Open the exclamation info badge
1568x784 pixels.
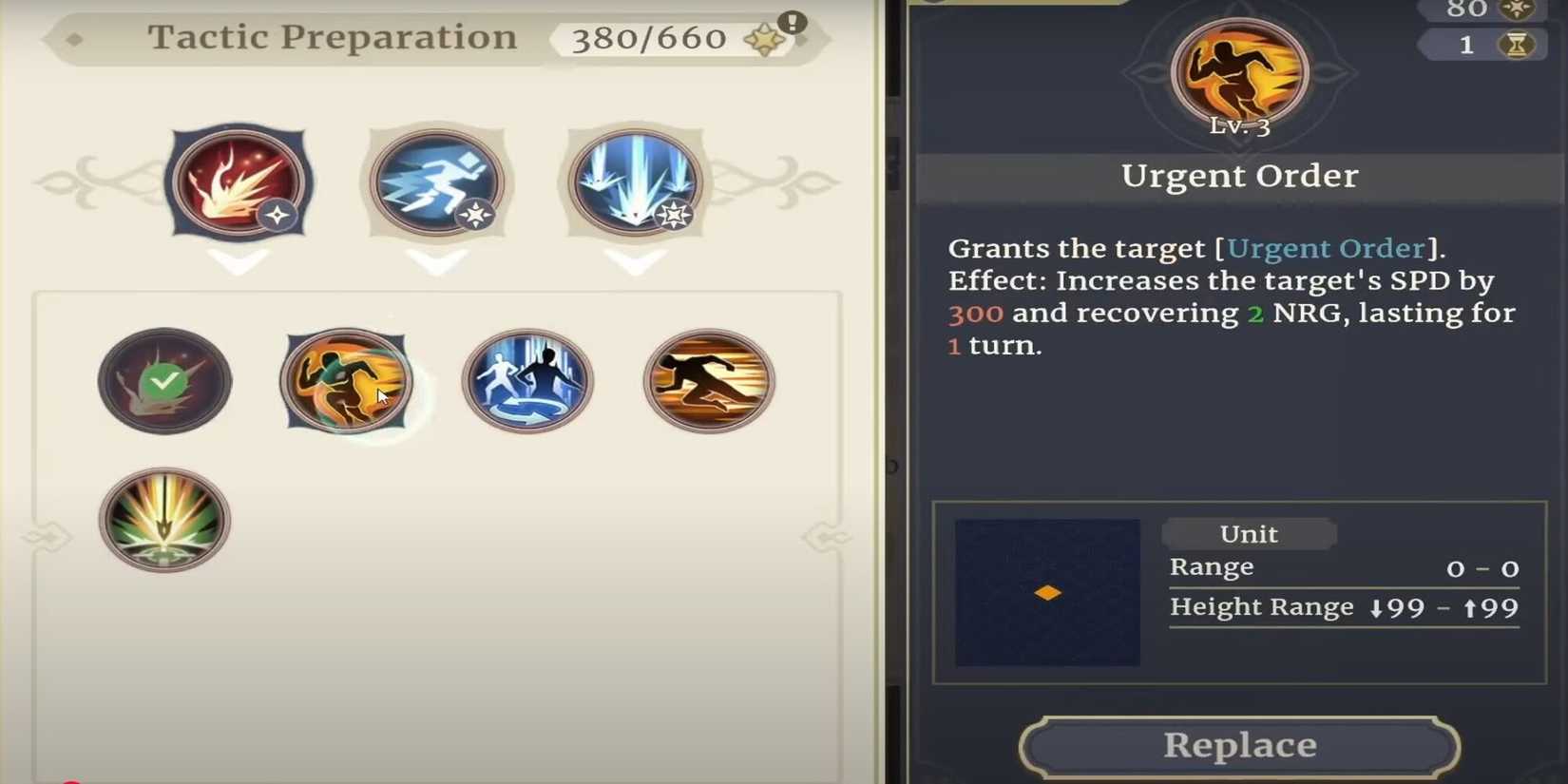[794, 24]
